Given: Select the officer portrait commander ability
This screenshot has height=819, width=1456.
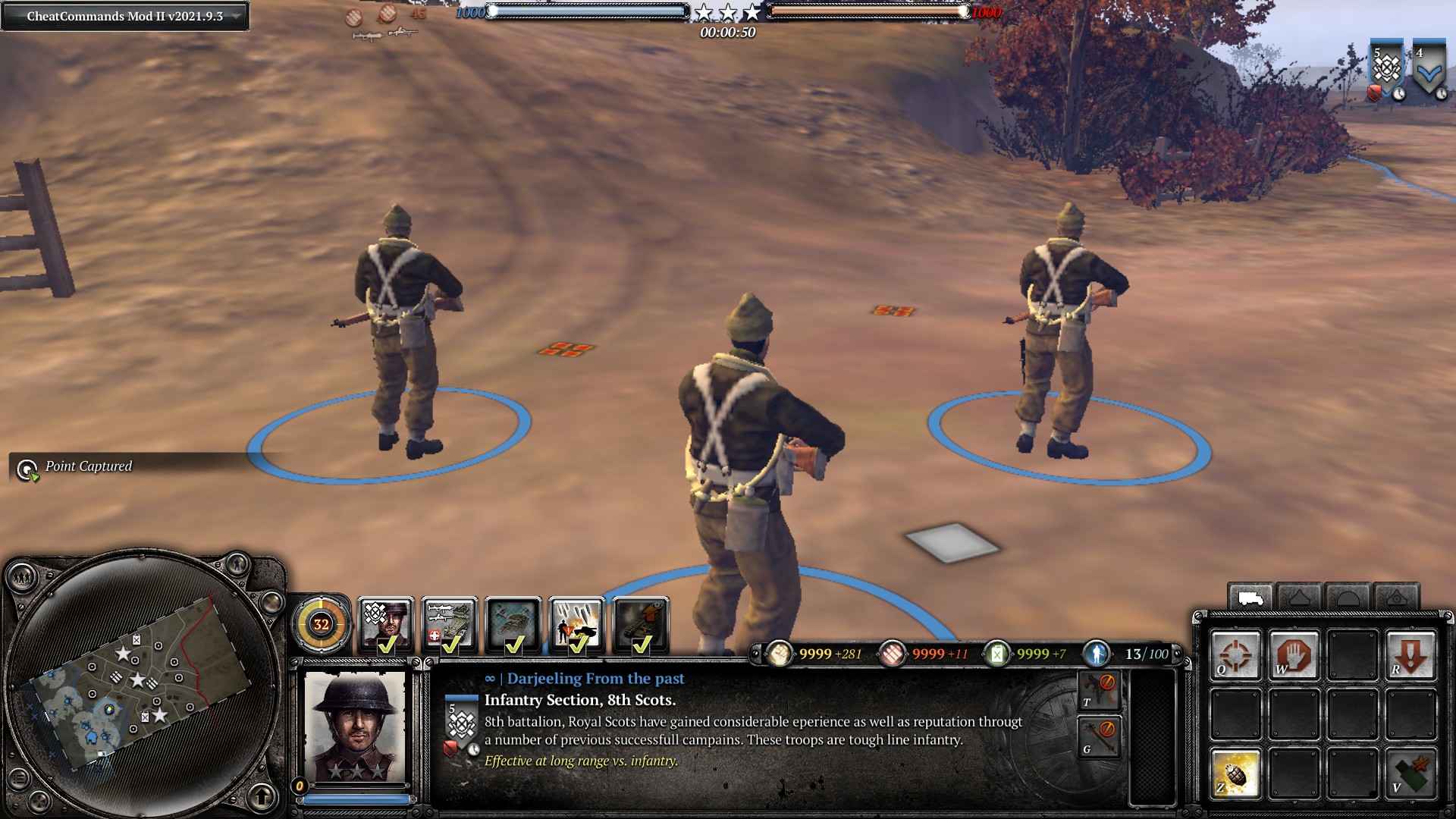Looking at the screenshot, I should 386,624.
